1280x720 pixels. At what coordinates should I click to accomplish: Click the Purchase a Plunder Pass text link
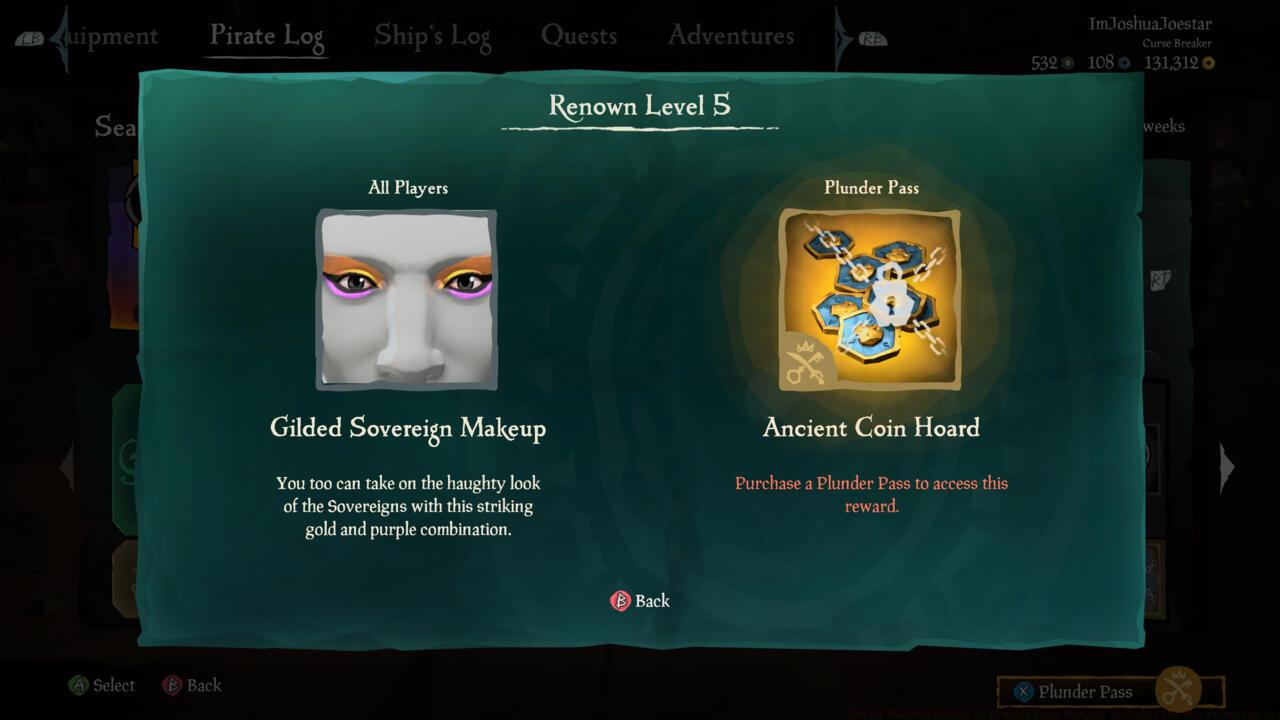pos(872,493)
